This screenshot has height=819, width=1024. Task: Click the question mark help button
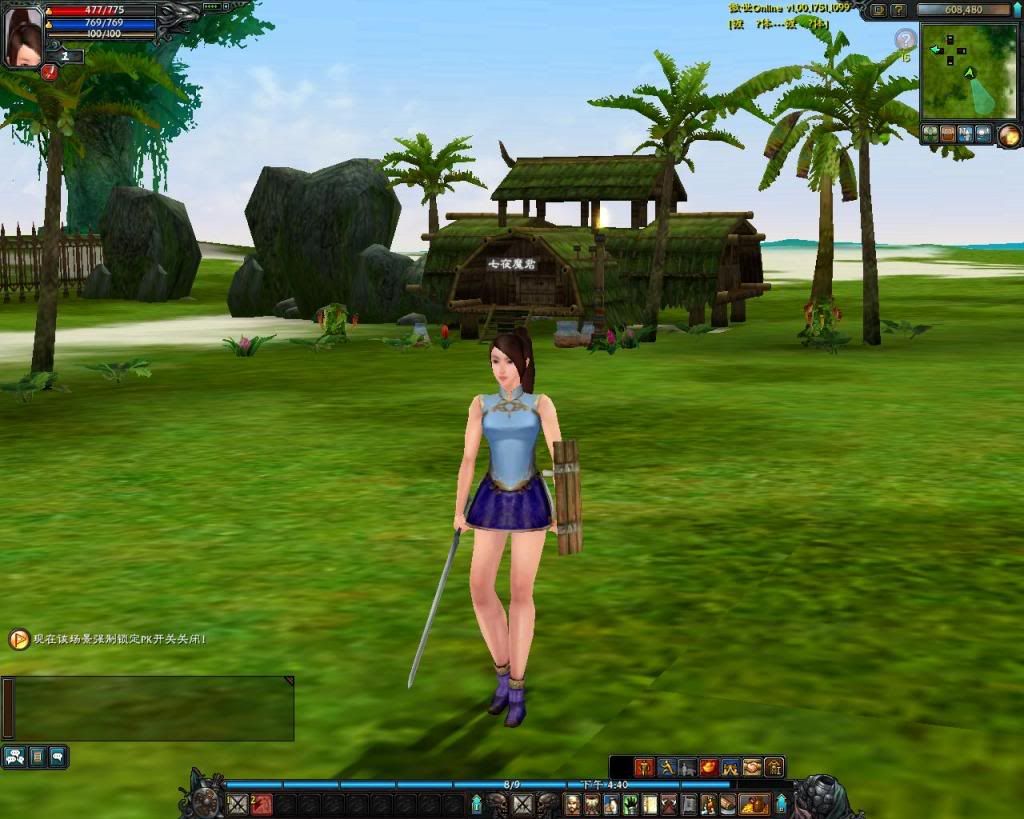(x=899, y=10)
